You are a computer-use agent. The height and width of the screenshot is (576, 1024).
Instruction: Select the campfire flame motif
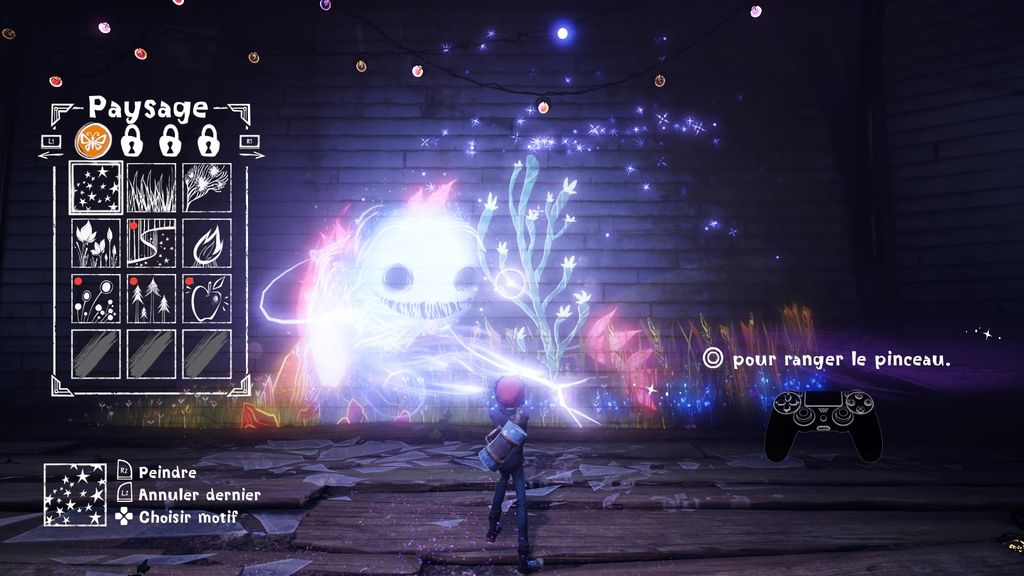[206, 243]
